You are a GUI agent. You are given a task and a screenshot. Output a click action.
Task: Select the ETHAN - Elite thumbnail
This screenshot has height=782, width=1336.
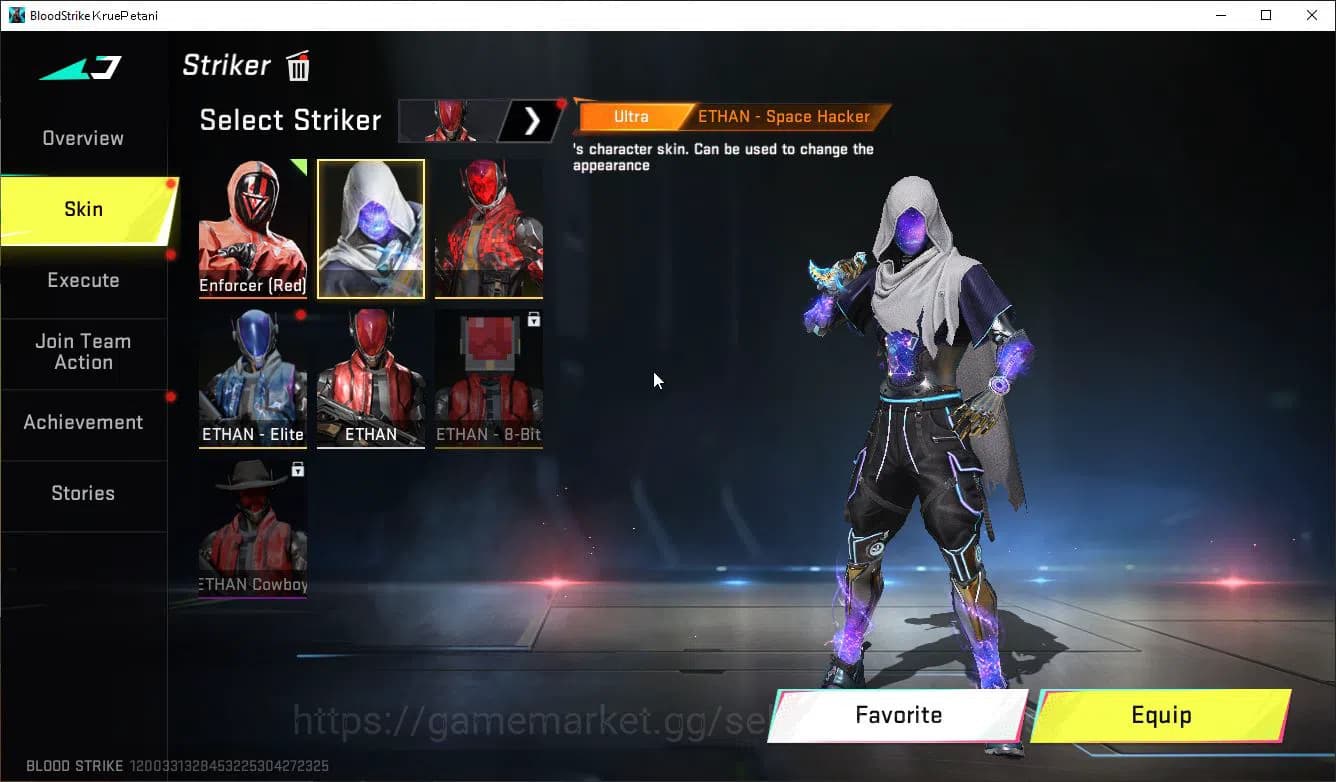click(x=252, y=378)
